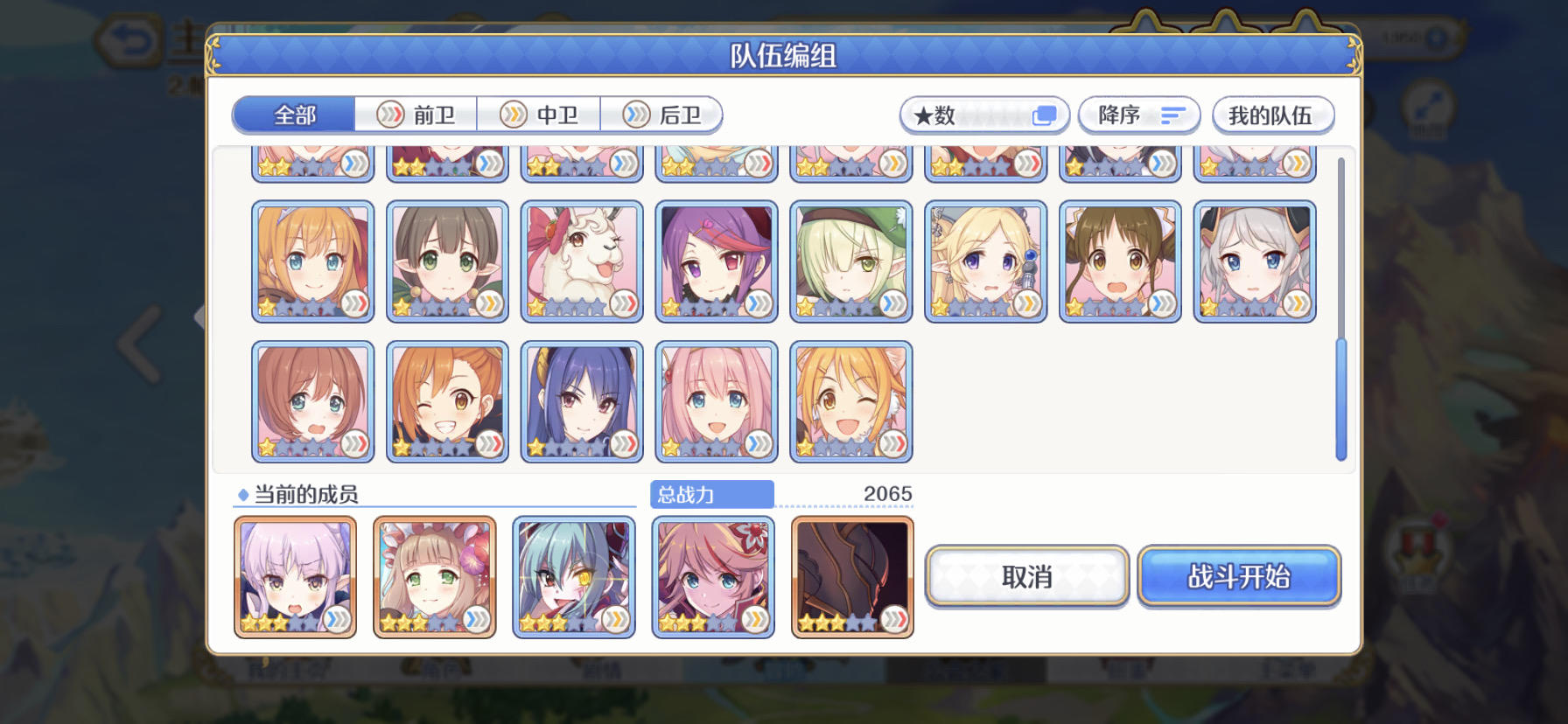The width and height of the screenshot is (1568, 724).
Task: Switch to the 后卫 tab
Action: tap(662, 114)
